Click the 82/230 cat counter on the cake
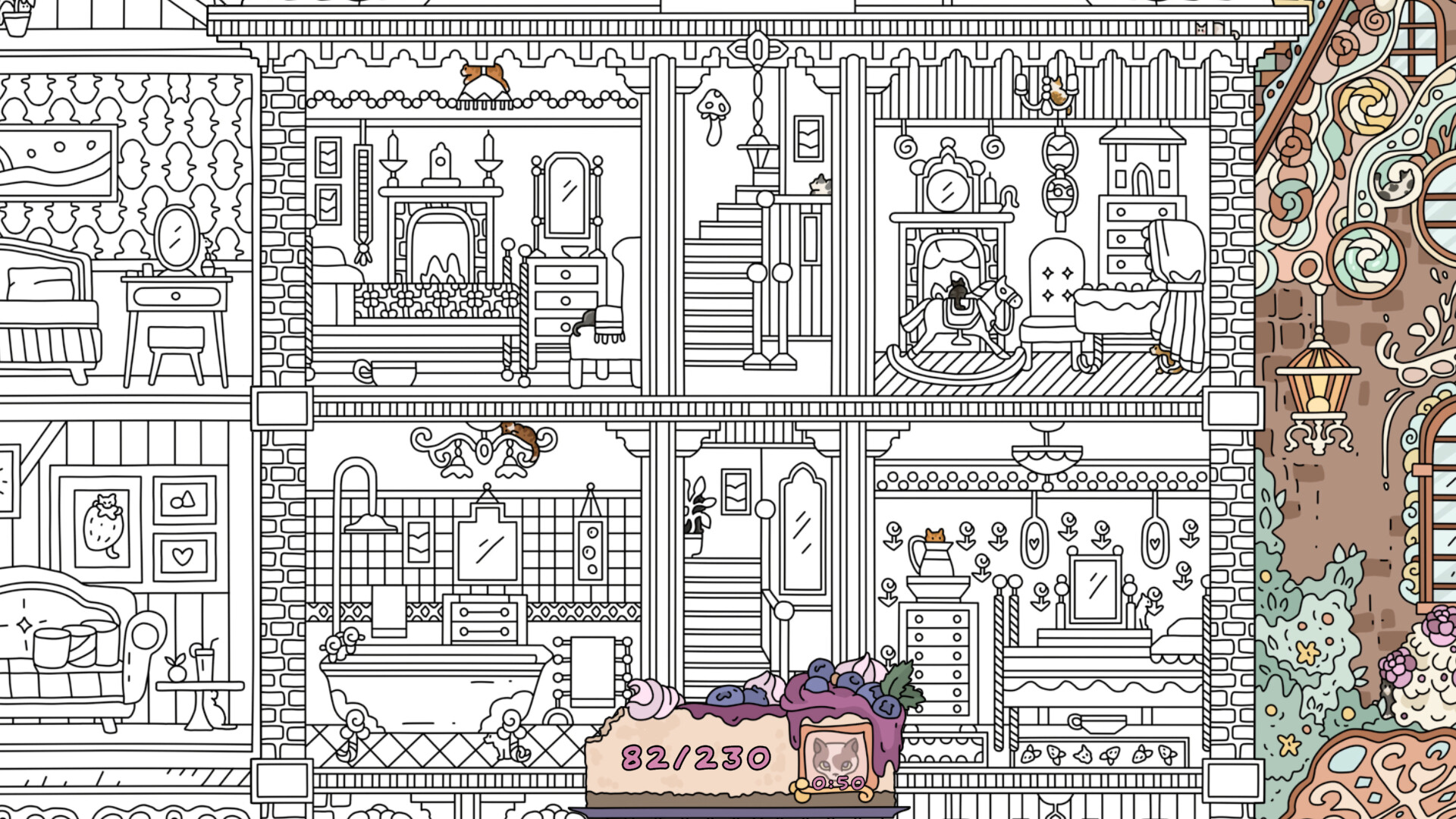 pos(694,756)
